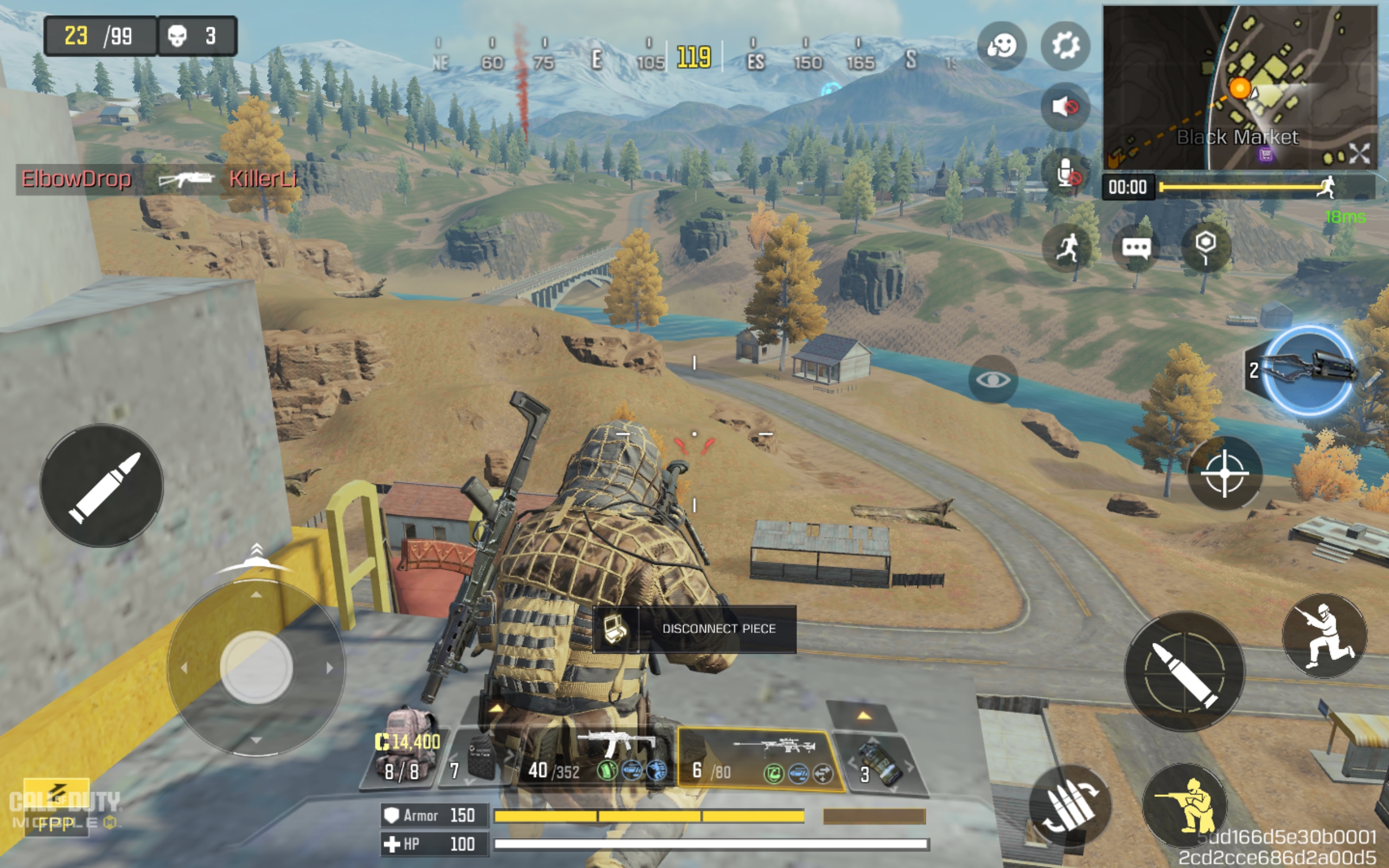
Task: Expand the Black Market minimap
Action: point(1359,152)
